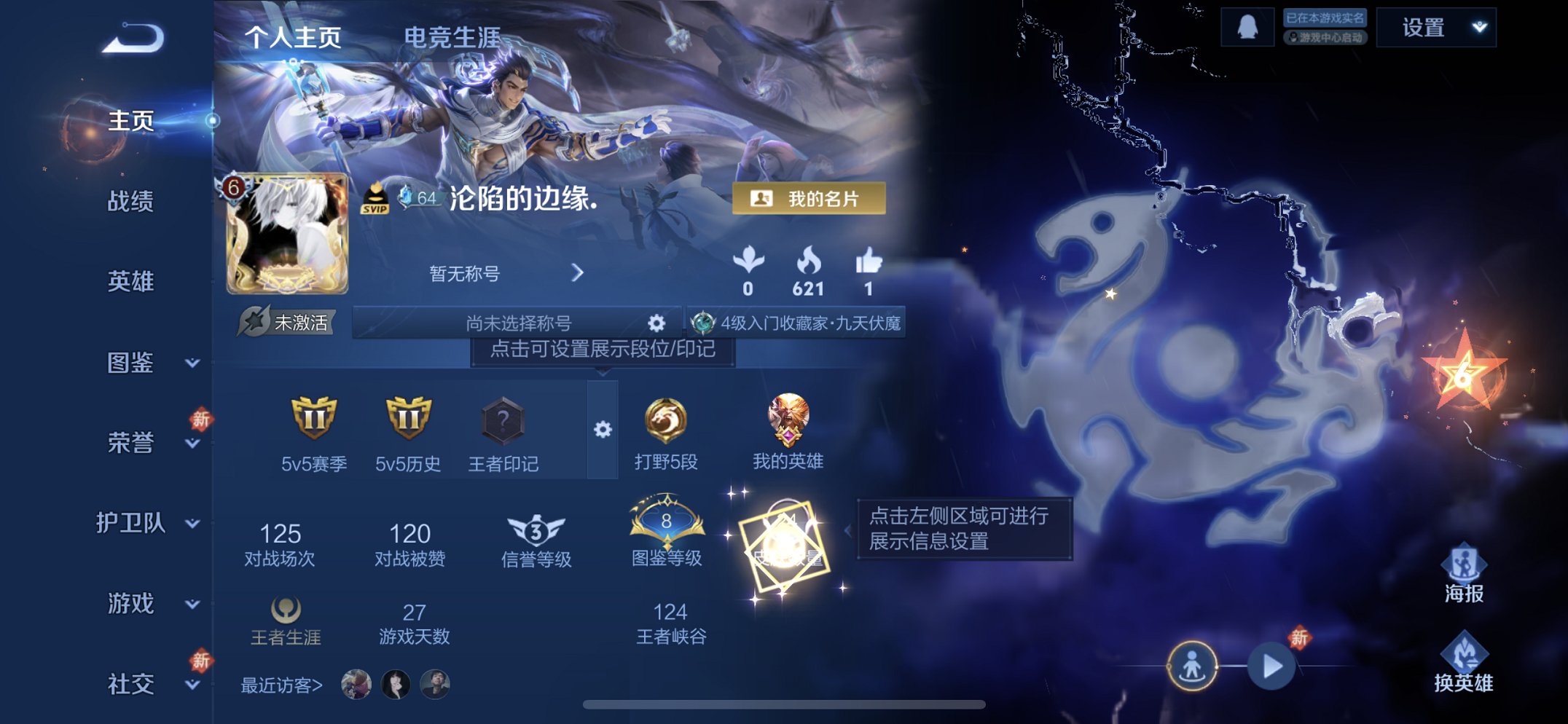Click the 我的名片 button

pyautogui.click(x=811, y=199)
